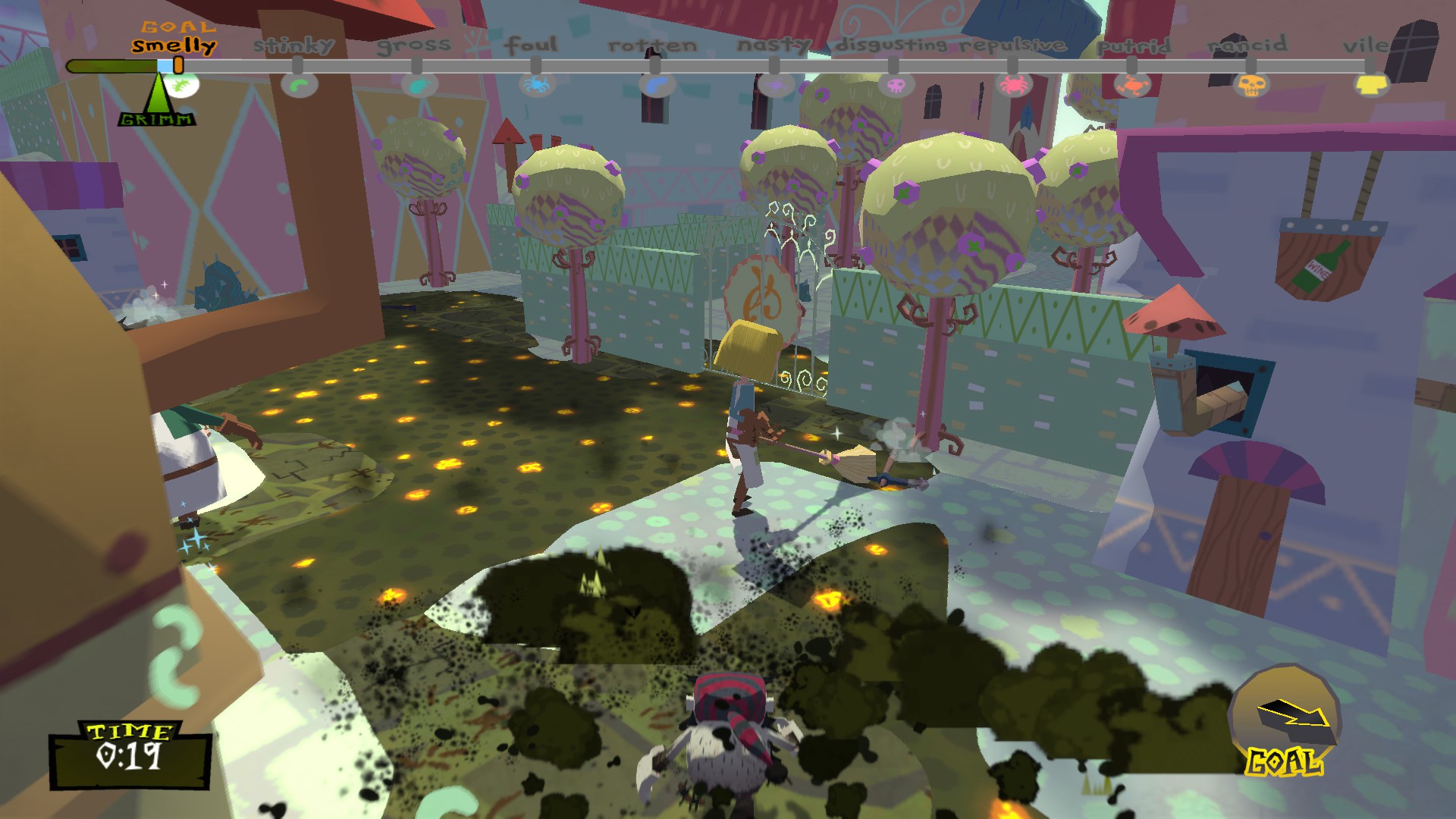Click the pink skull icon below disgusting
The image size is (1456, 819).
tap(896, 86)
